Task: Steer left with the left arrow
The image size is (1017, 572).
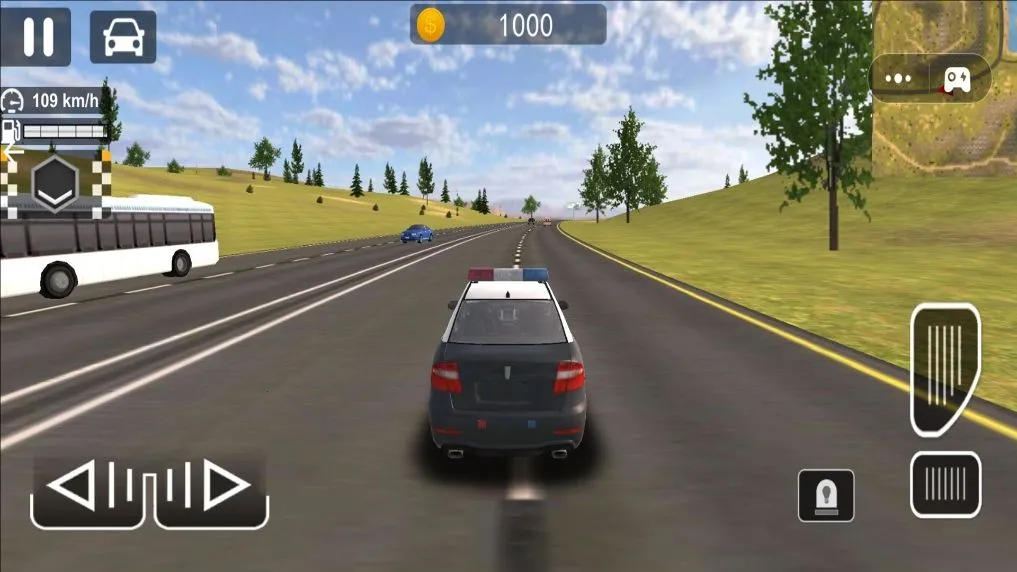Action: pyautogui.click(x=89, y=489)
